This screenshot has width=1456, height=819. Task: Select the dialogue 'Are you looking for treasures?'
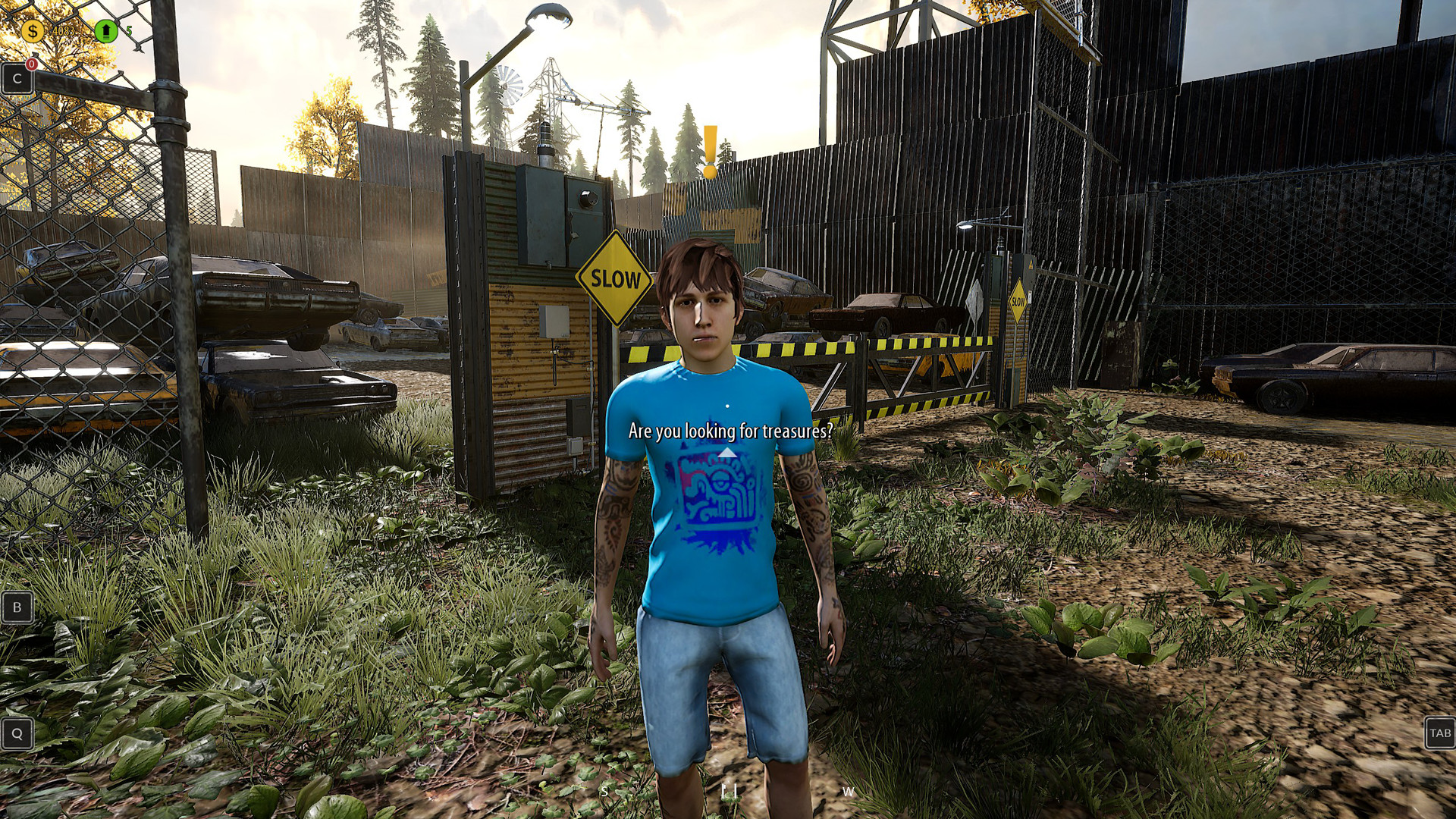coord(730,432)
